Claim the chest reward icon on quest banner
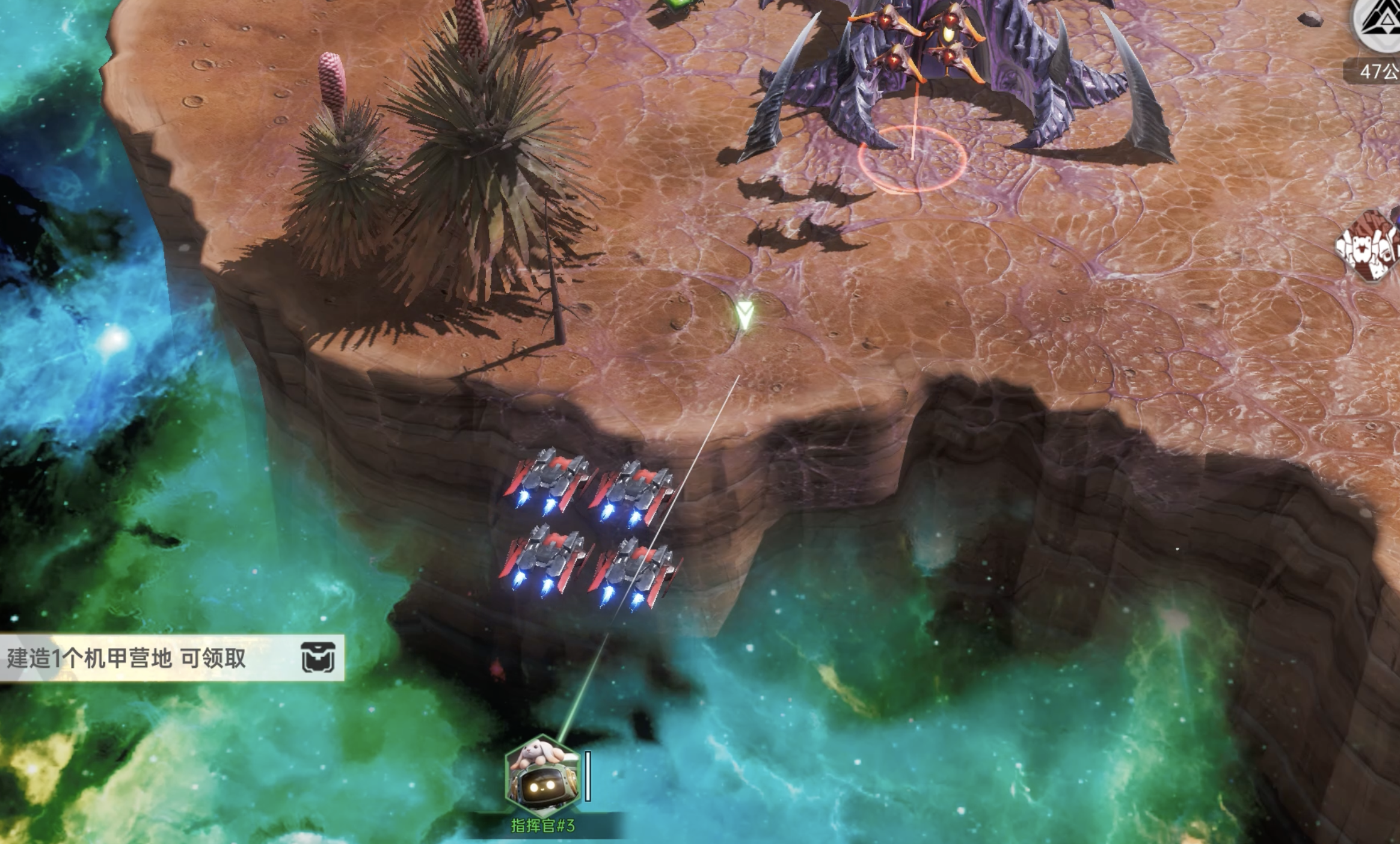The width and height of the screenshot is (1400, 844). pos(318,657)
